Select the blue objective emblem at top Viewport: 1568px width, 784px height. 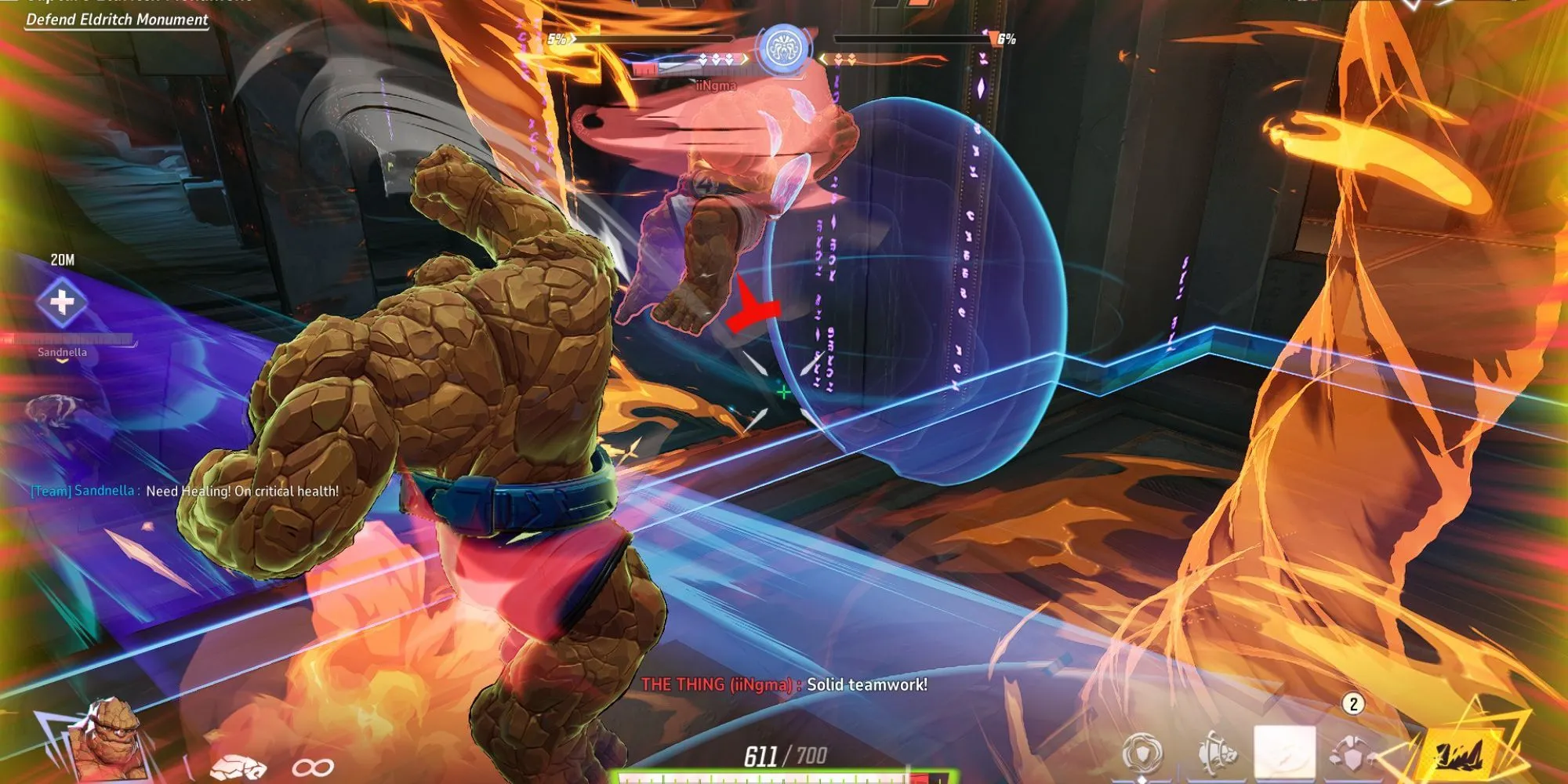(x=782, y=47)
